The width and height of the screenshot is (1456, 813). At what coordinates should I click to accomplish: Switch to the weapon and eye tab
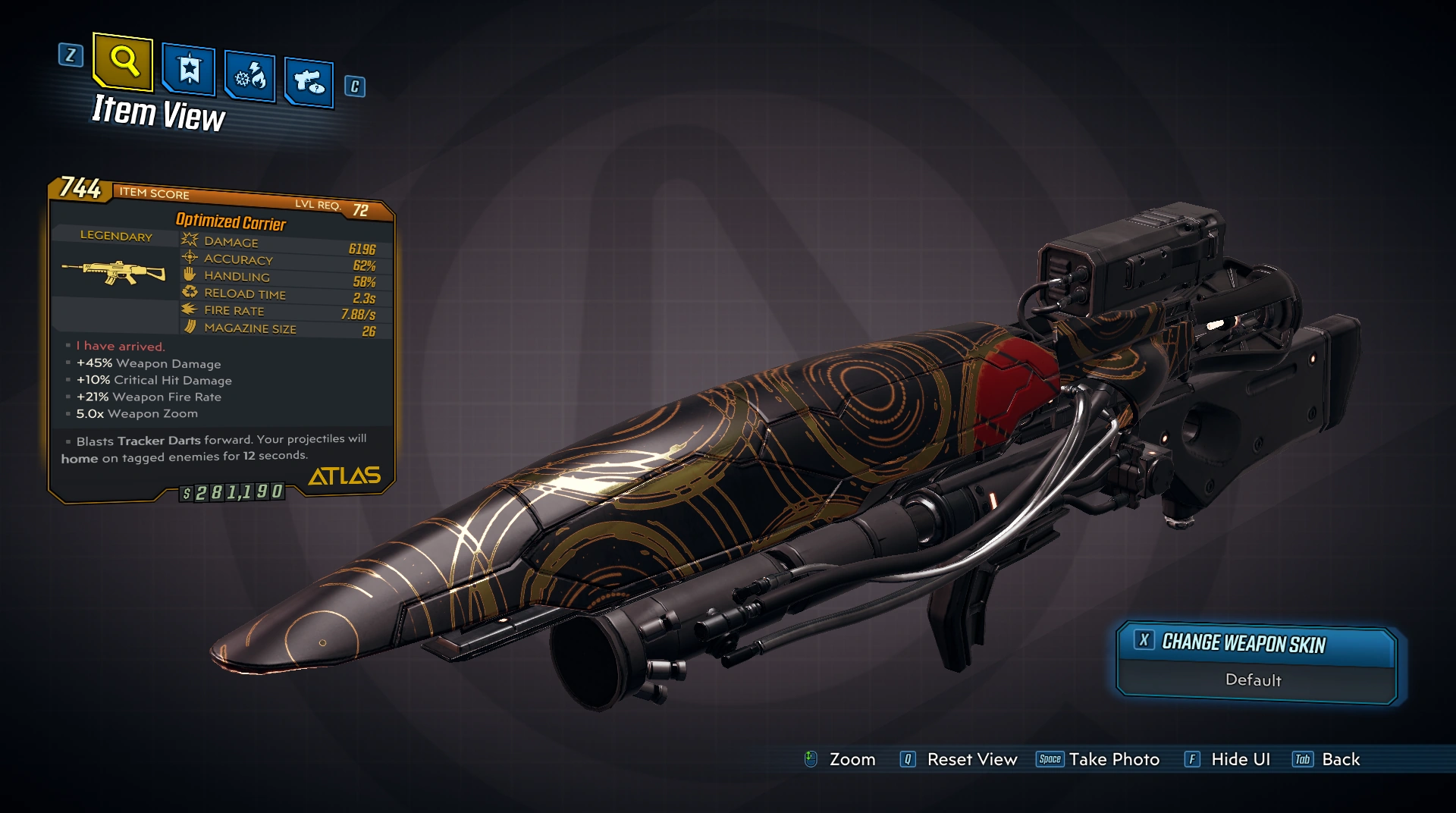tap(309, 80)
